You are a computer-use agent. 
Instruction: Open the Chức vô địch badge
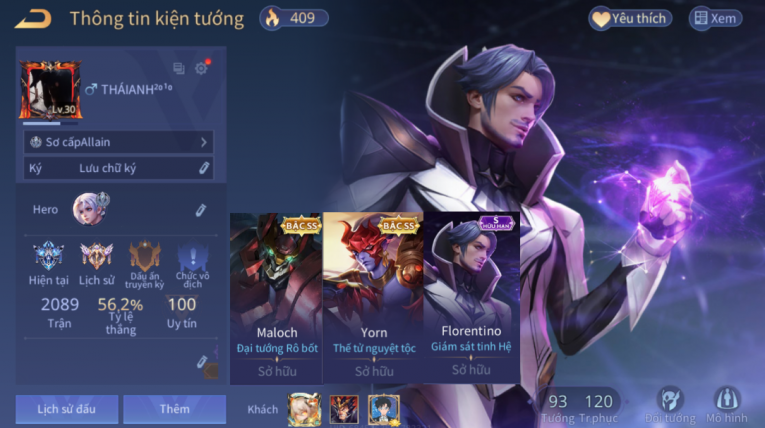pyautogui.click(x=192, y=258)
